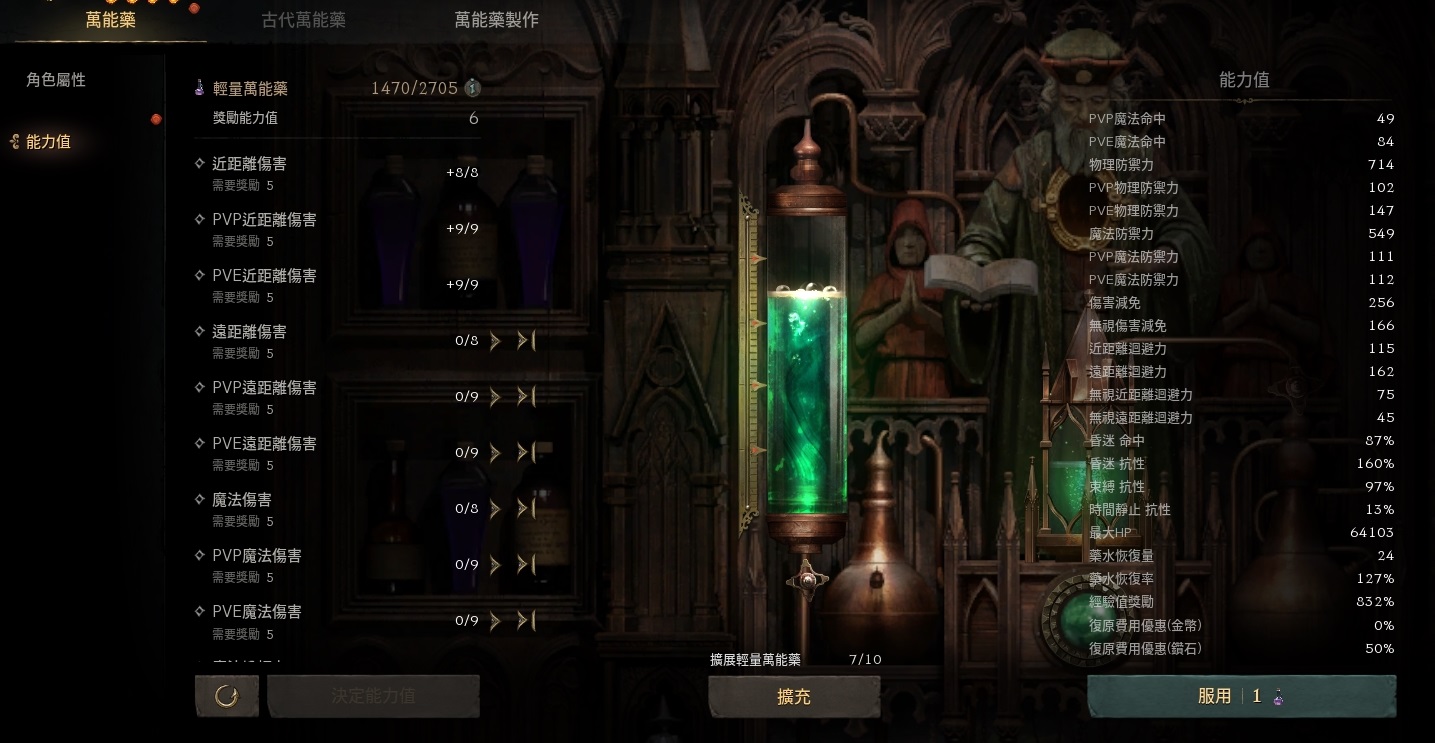
Task: Click the circular reset arrow button
Action: click(227, 696)
